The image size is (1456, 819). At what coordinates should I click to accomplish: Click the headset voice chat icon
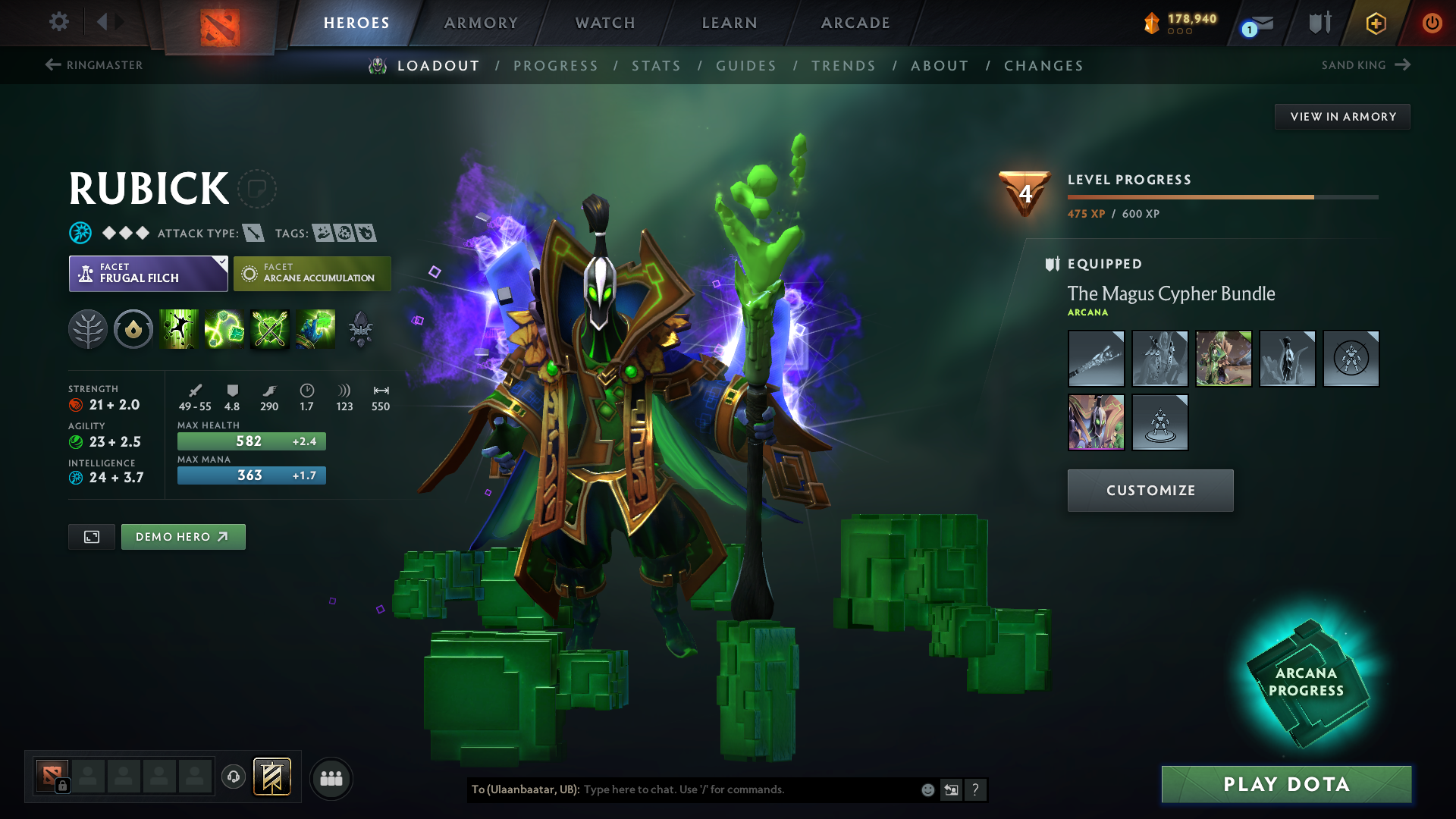233,778
